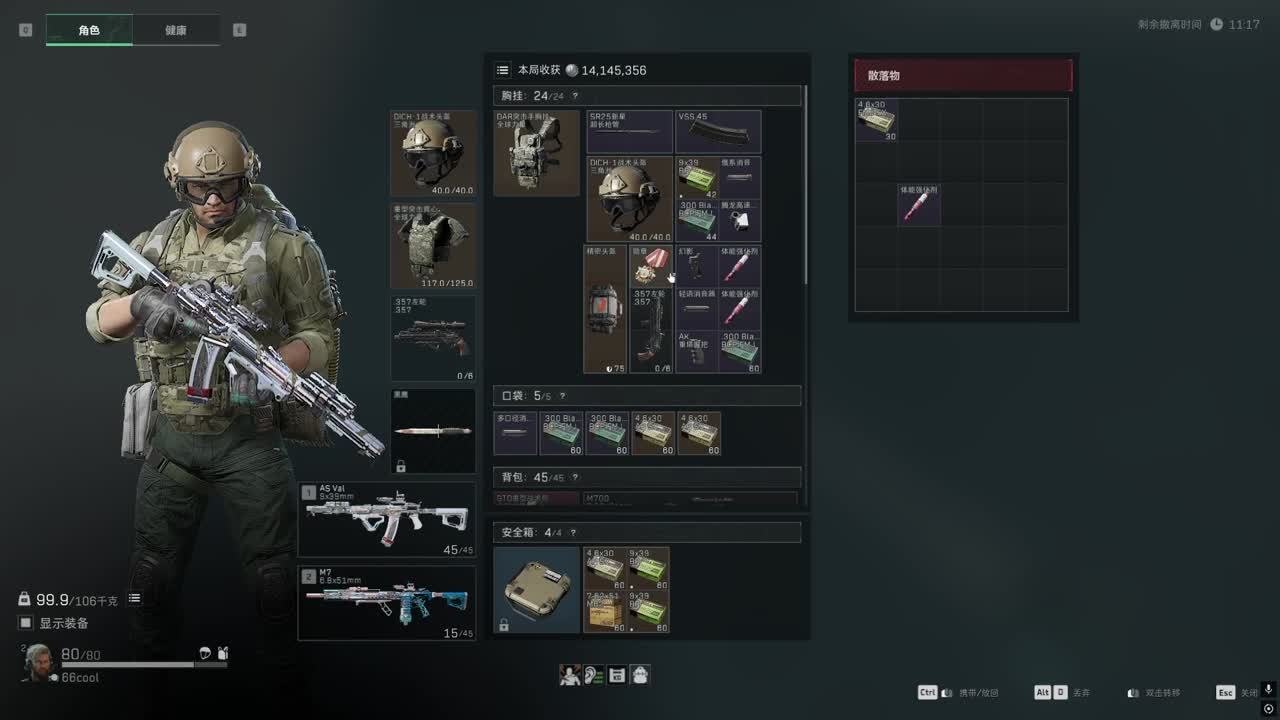Select the 角色 tab

(89, 30)
